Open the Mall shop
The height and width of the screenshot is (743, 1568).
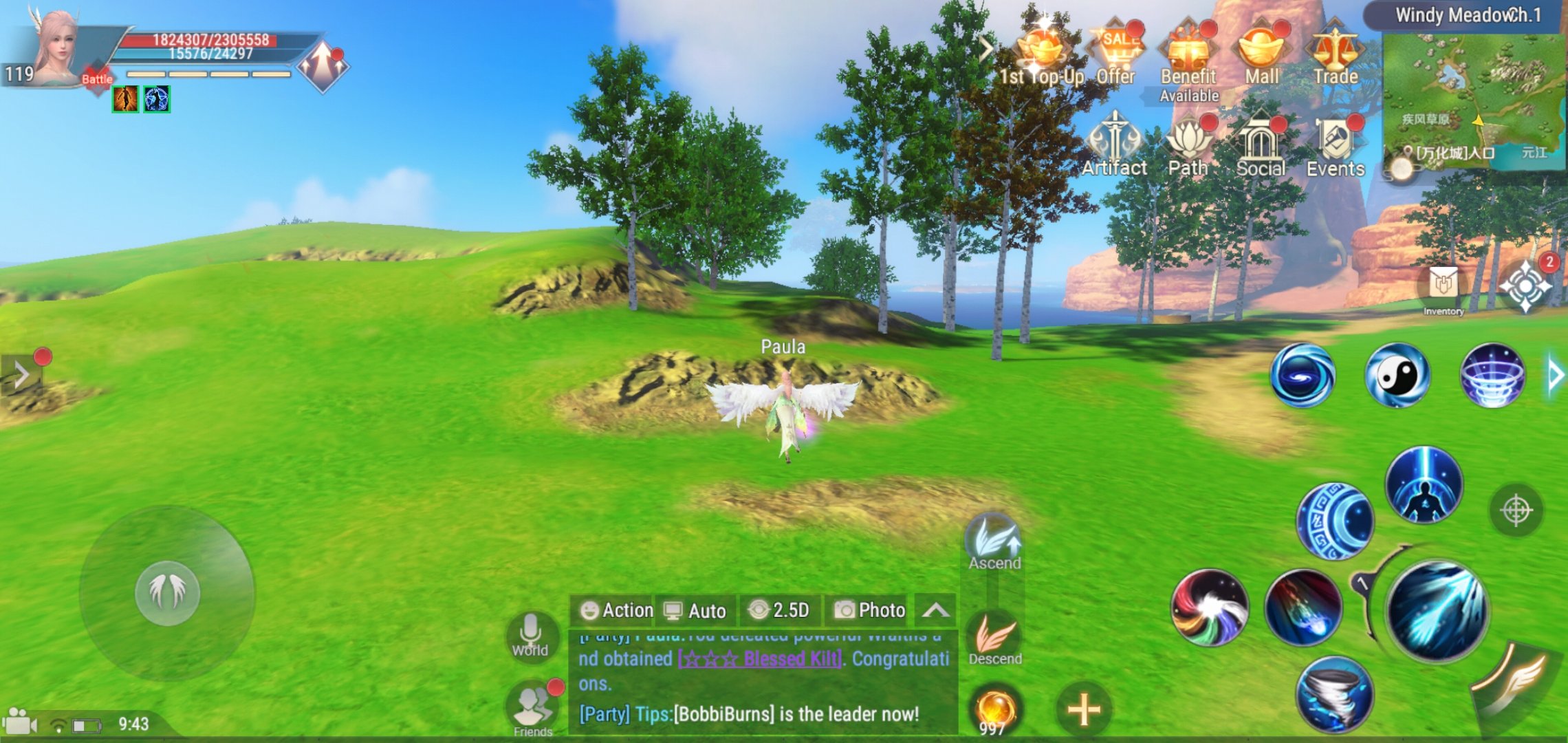[1261, 54]
